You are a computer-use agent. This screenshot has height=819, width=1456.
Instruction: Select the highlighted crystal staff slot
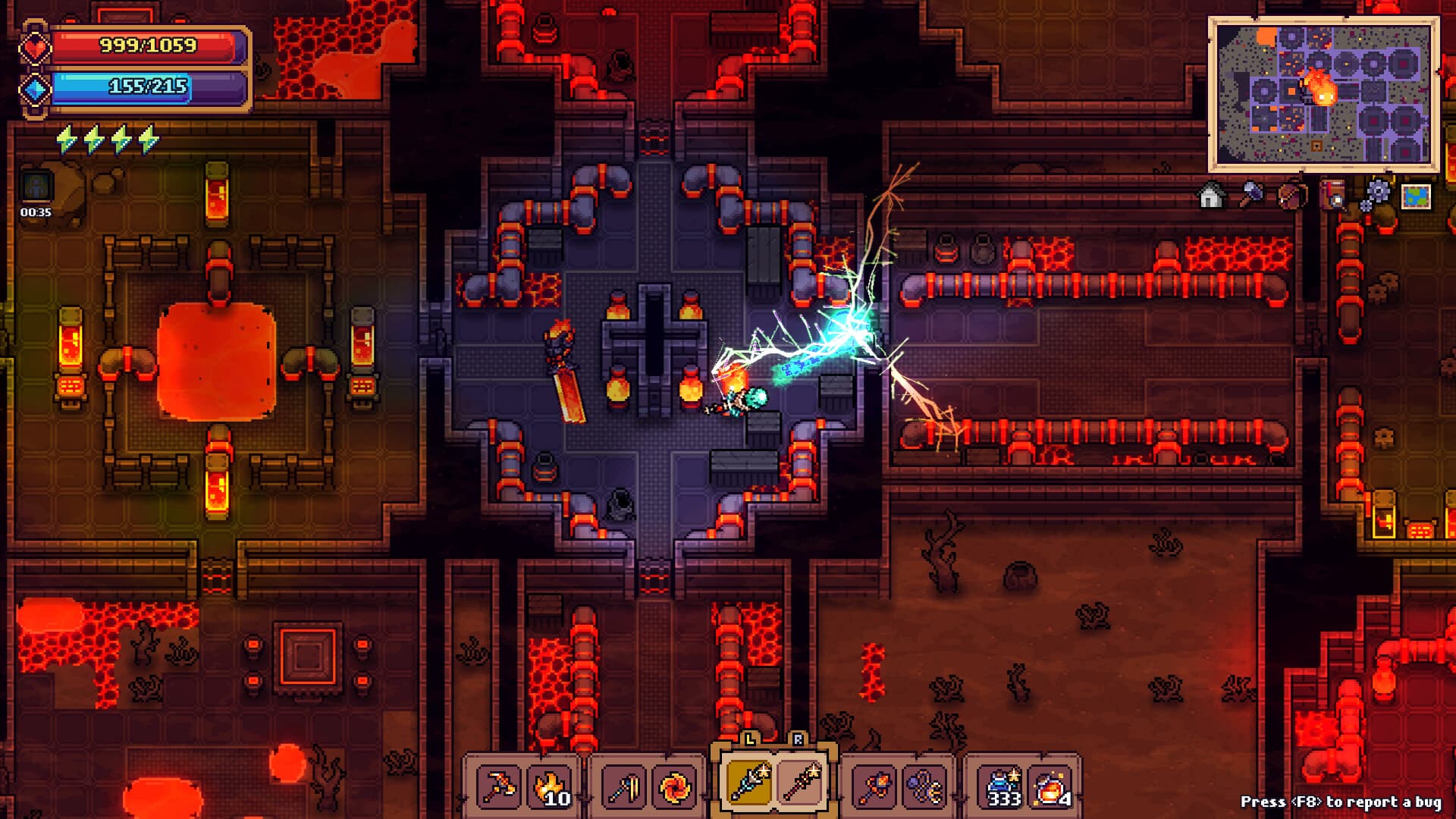[x=748, y=782]
